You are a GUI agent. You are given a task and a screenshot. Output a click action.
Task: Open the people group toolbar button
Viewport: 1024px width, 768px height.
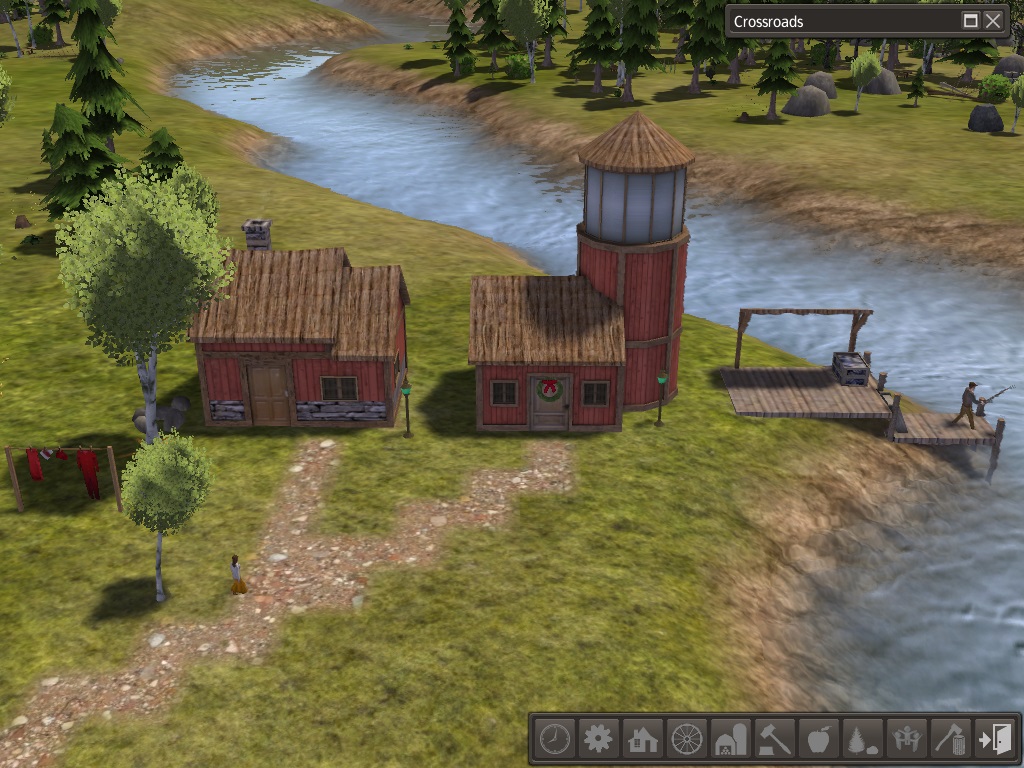click(906, 740)
